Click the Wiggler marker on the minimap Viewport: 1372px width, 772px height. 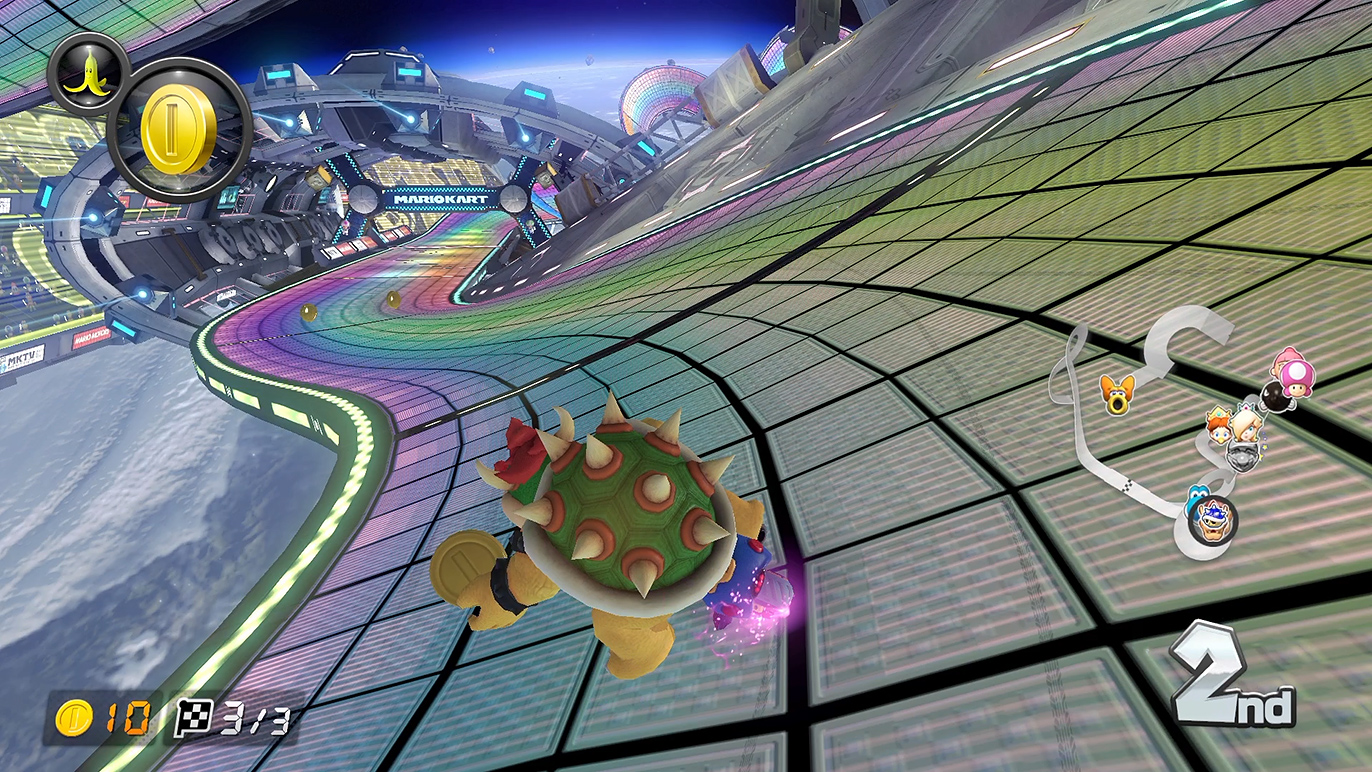point(1115,394)
